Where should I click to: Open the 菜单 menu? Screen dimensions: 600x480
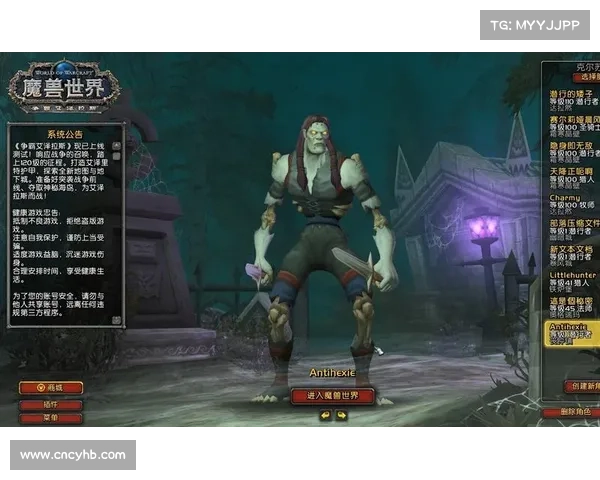(x=51, y=418)
